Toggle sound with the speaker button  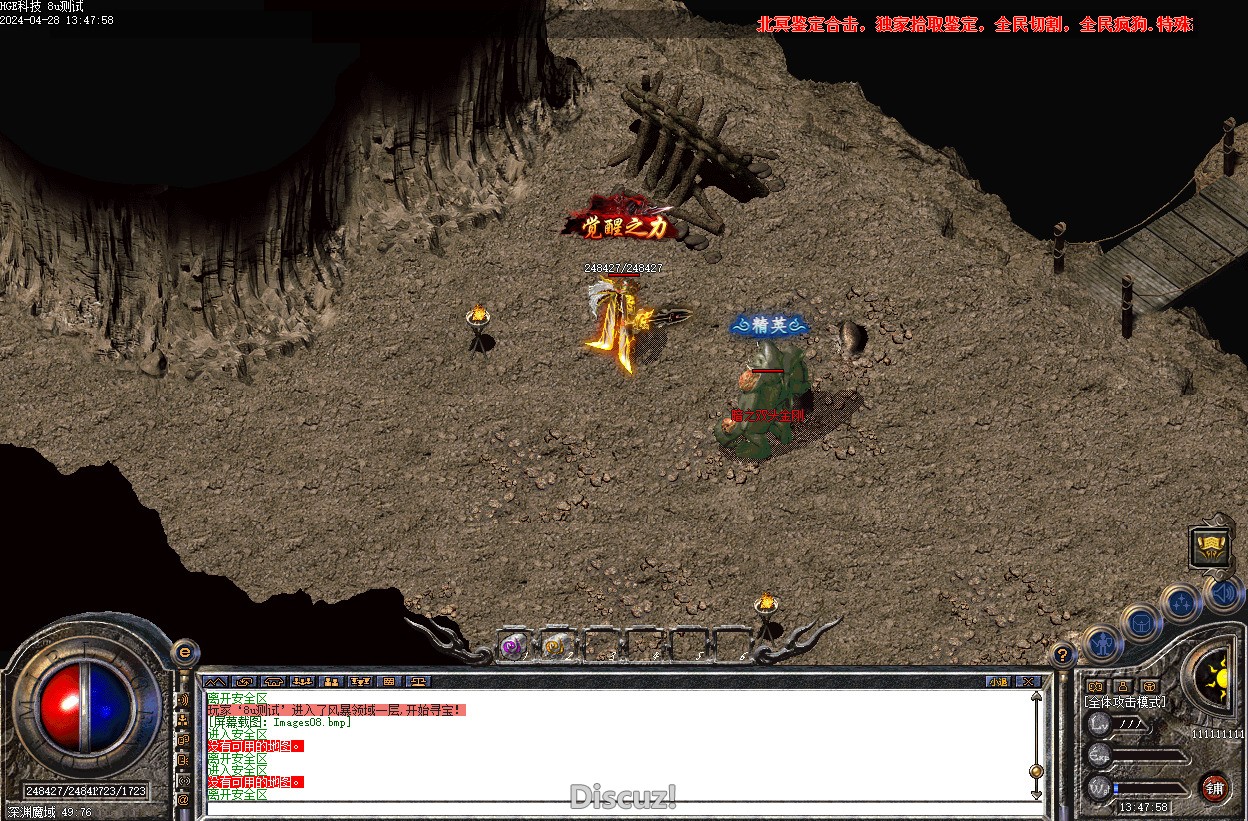1225,592
